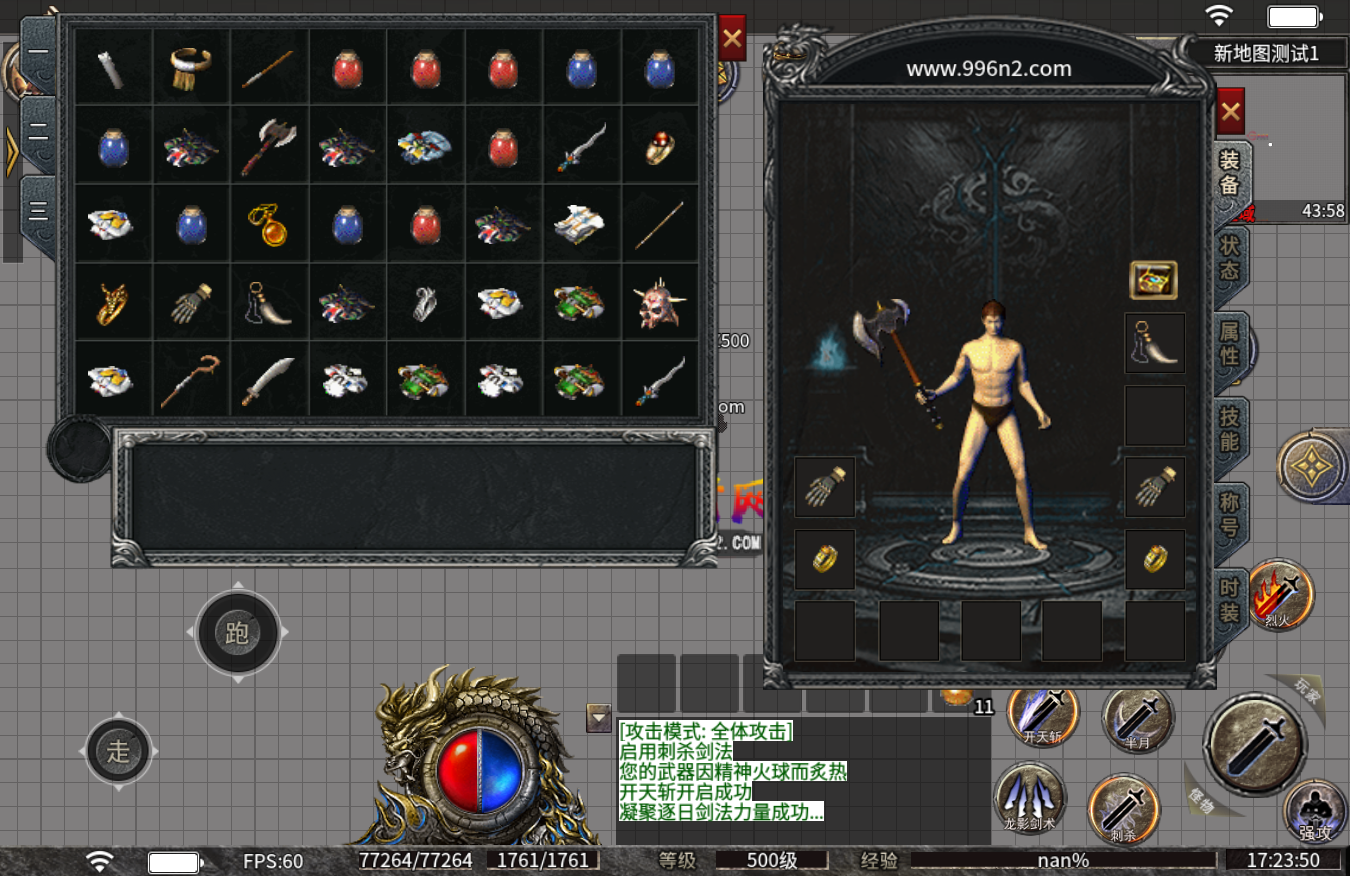Close the inventory bag window

coord(732,39)
